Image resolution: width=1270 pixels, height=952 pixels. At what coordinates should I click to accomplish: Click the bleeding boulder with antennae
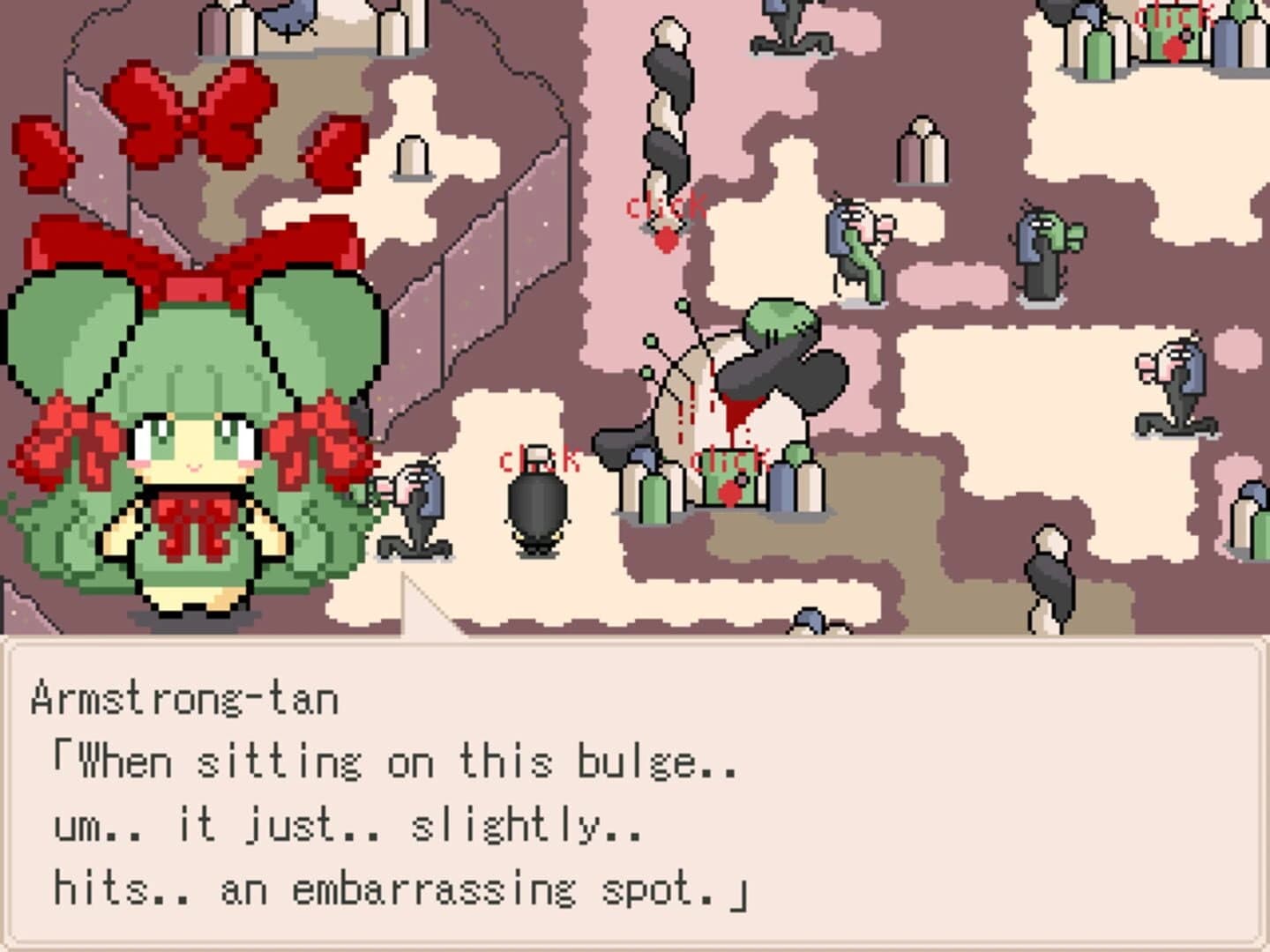741,388
